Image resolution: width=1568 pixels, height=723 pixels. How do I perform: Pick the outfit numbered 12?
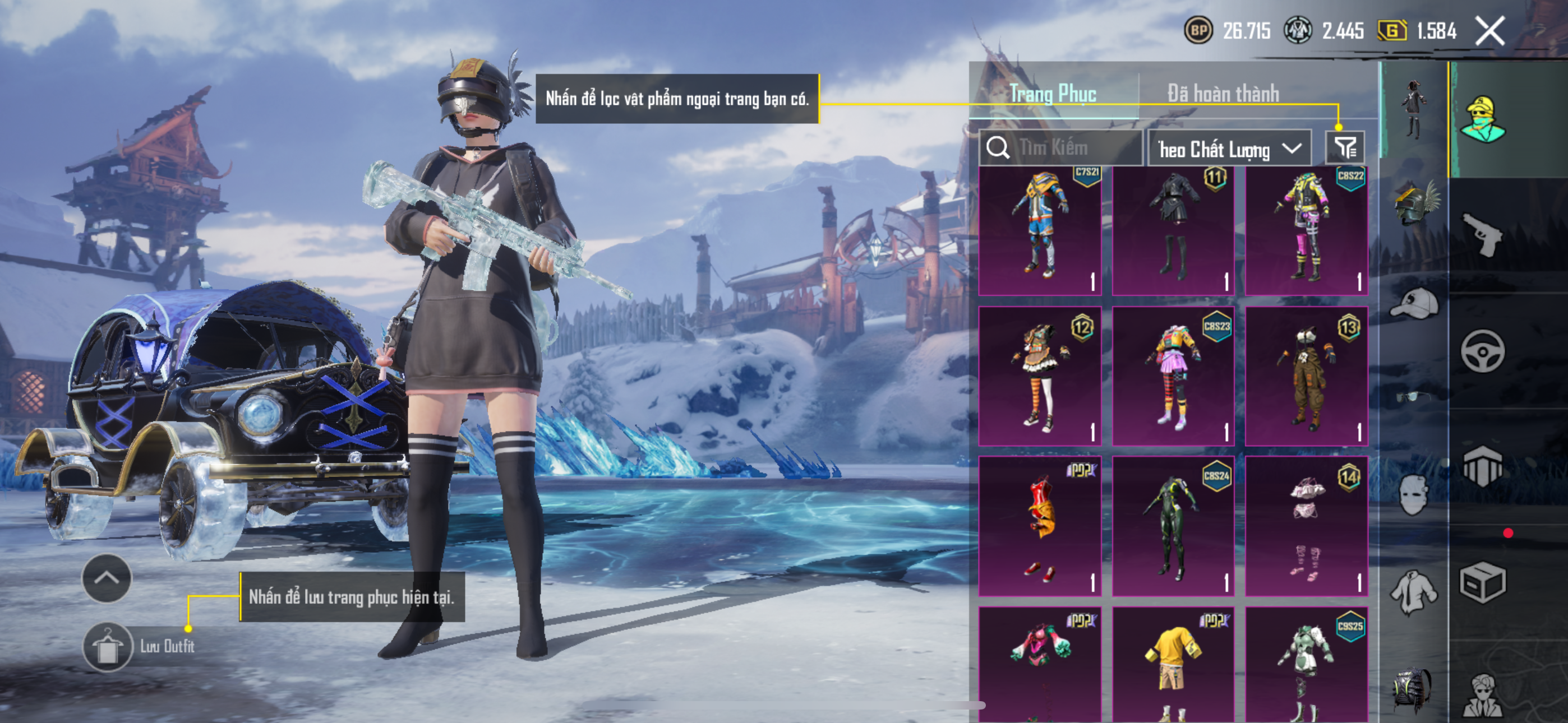pyautogui.click(x=1040, y=376)
